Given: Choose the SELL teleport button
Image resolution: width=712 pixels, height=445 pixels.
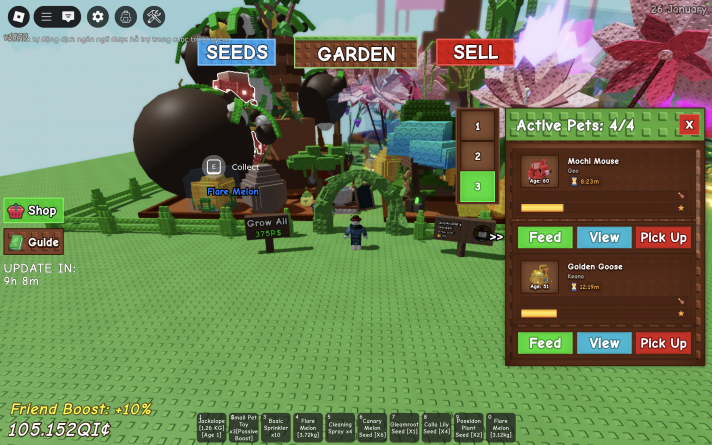Looking at the screenshot, I should click(475, 52).
